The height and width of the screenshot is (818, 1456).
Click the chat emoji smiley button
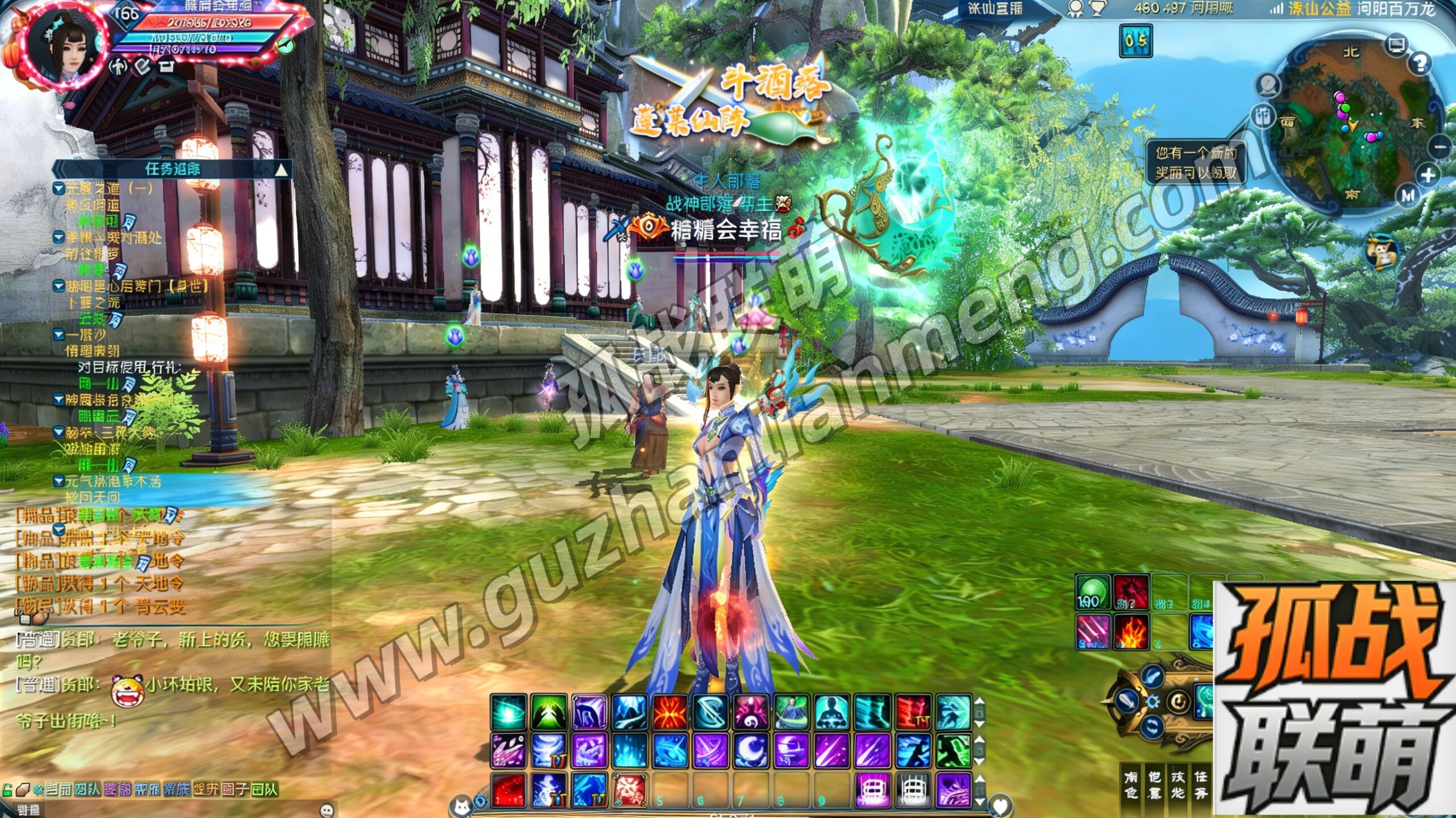tap(326, 809)
